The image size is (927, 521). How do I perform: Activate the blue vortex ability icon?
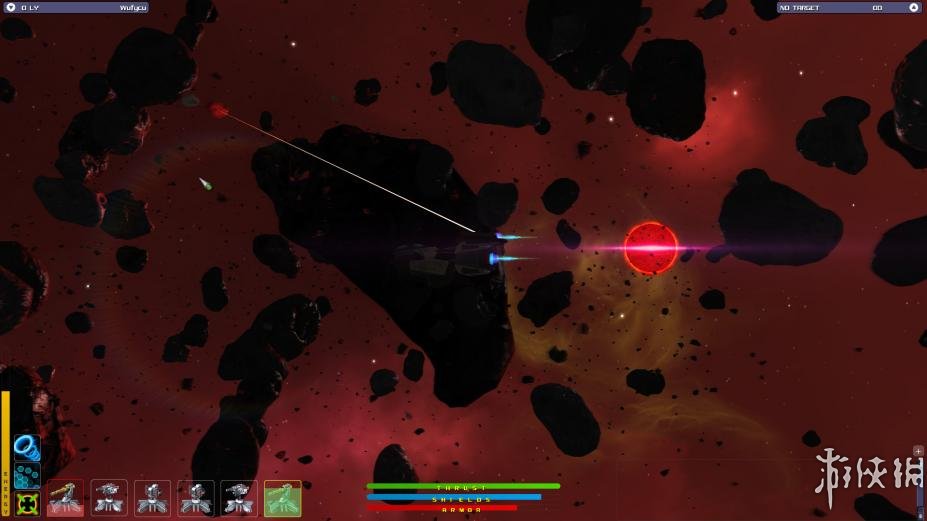click(27, 445)
